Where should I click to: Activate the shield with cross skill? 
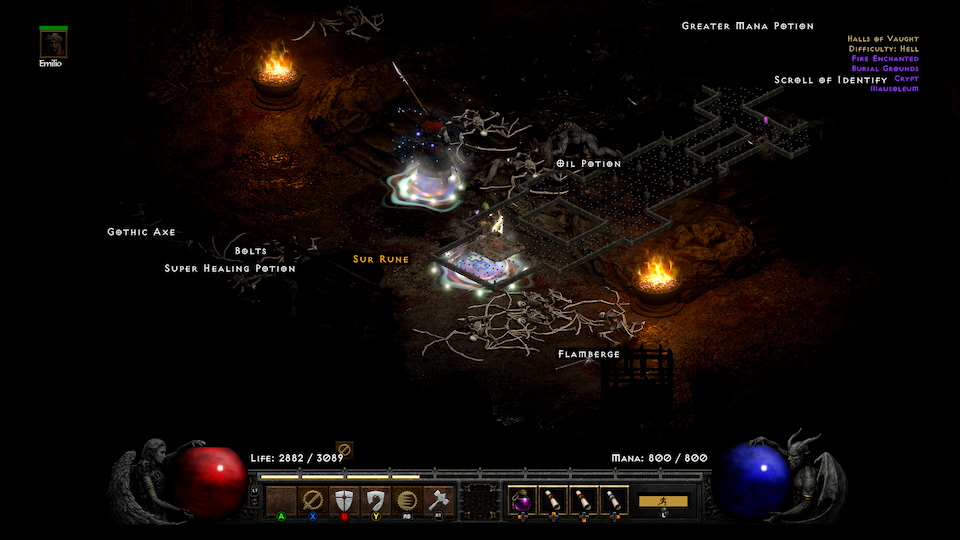[344, 500]
